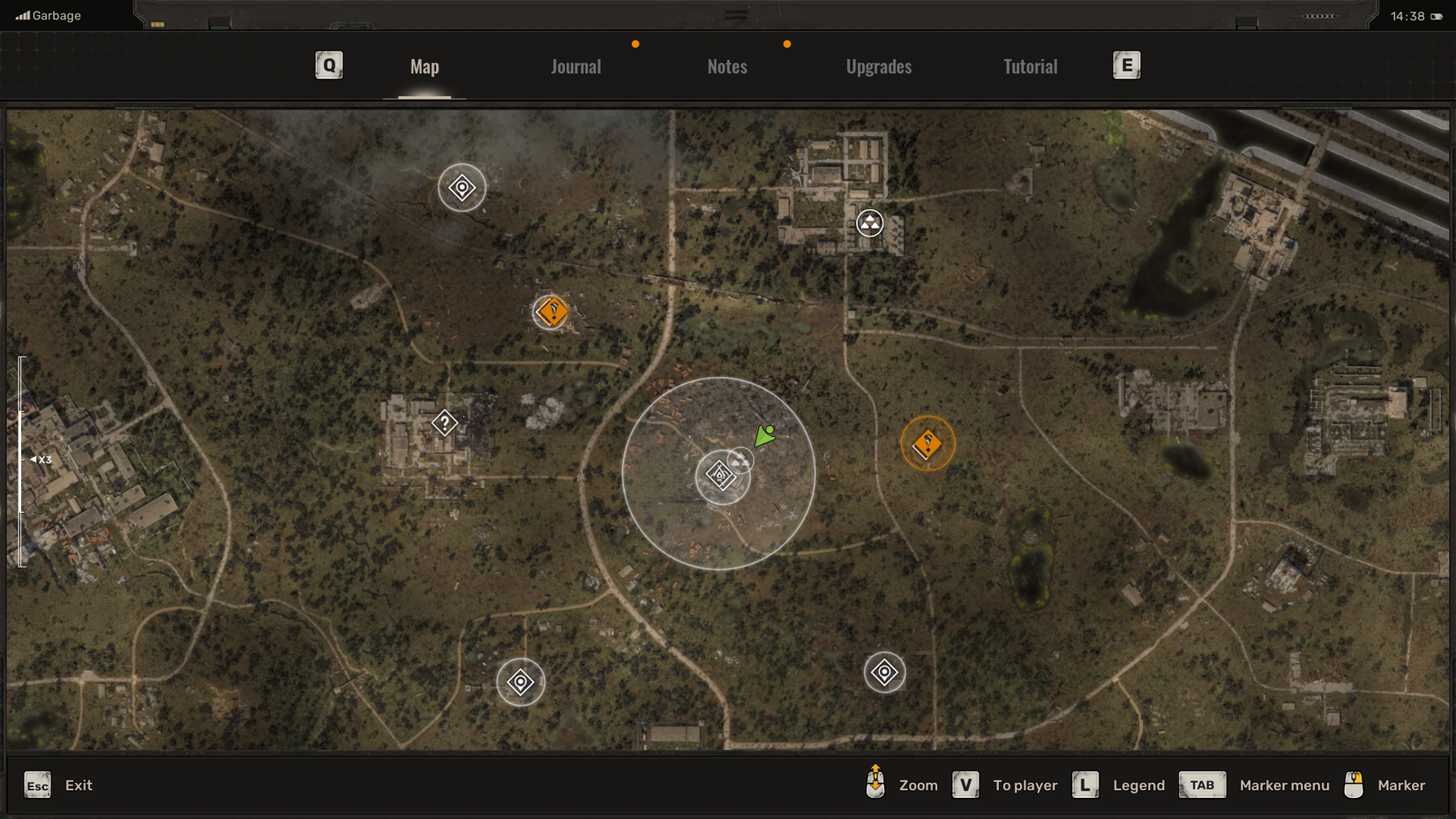Open the Tutorial section
This screenshot has height=819, width=1456.
coord(1030,66)
